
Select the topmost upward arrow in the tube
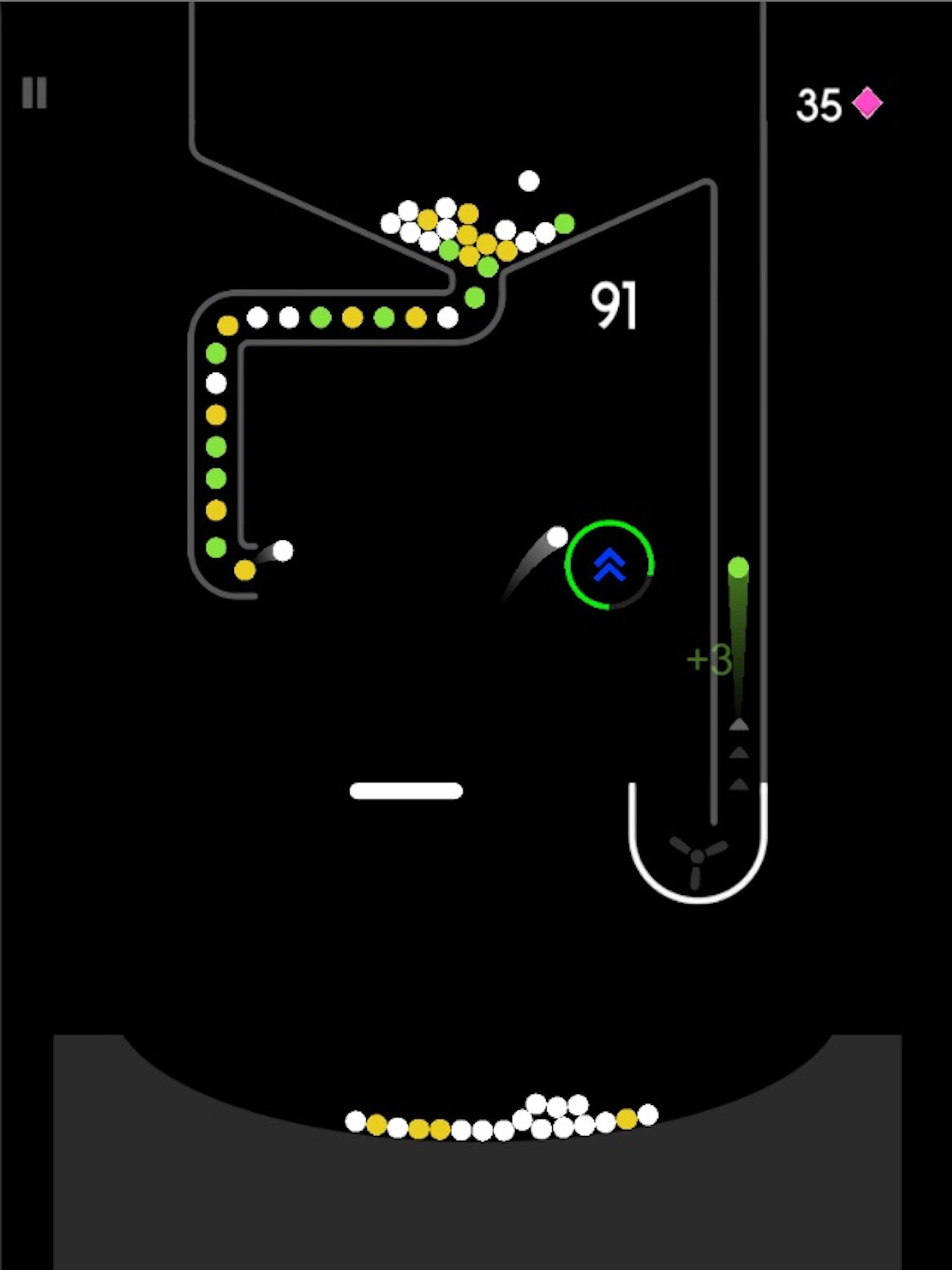tap(740, 725)
